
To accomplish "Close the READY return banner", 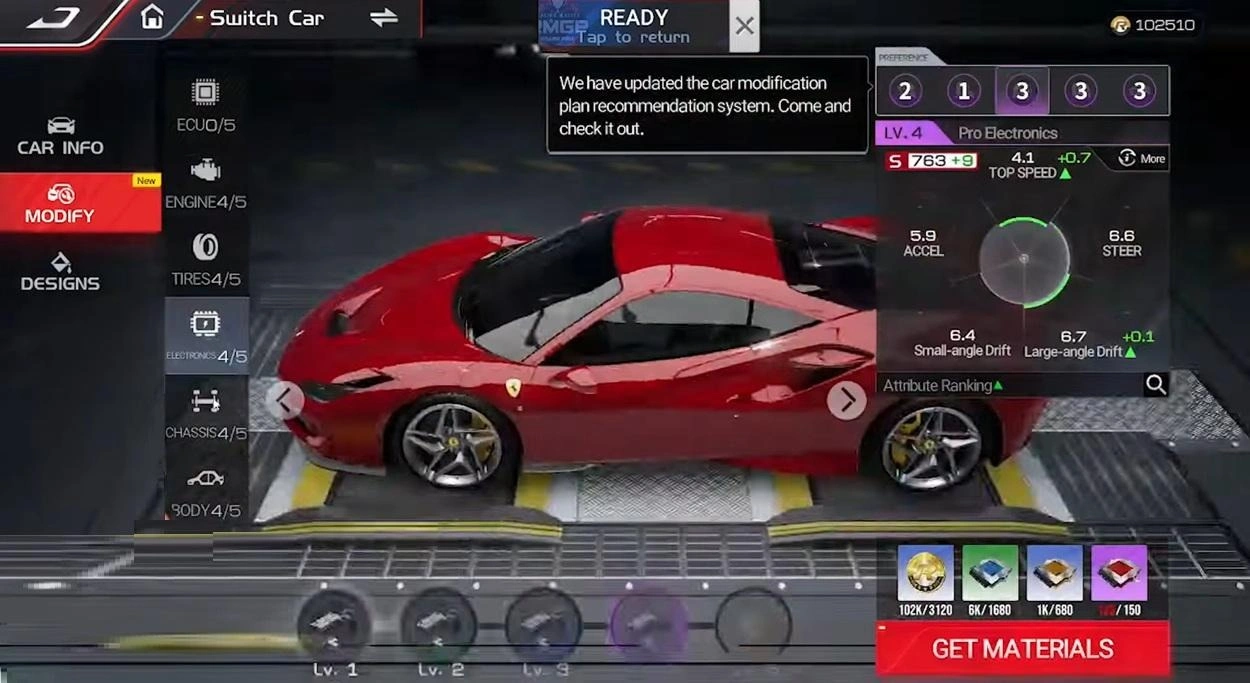I will pyautogui.click(x=744, y=26).
